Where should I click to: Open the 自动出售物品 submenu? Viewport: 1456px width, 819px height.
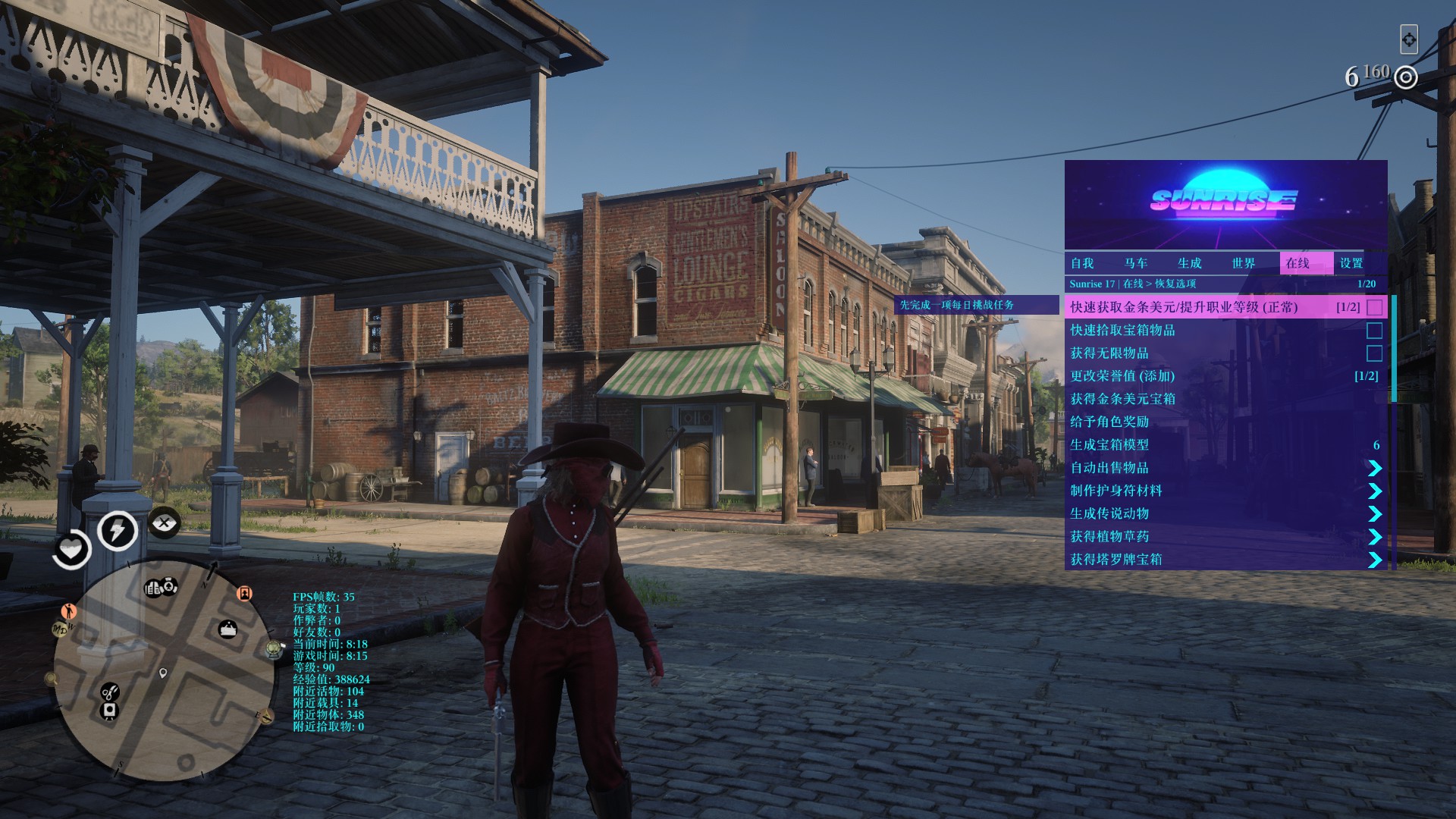1374,468
